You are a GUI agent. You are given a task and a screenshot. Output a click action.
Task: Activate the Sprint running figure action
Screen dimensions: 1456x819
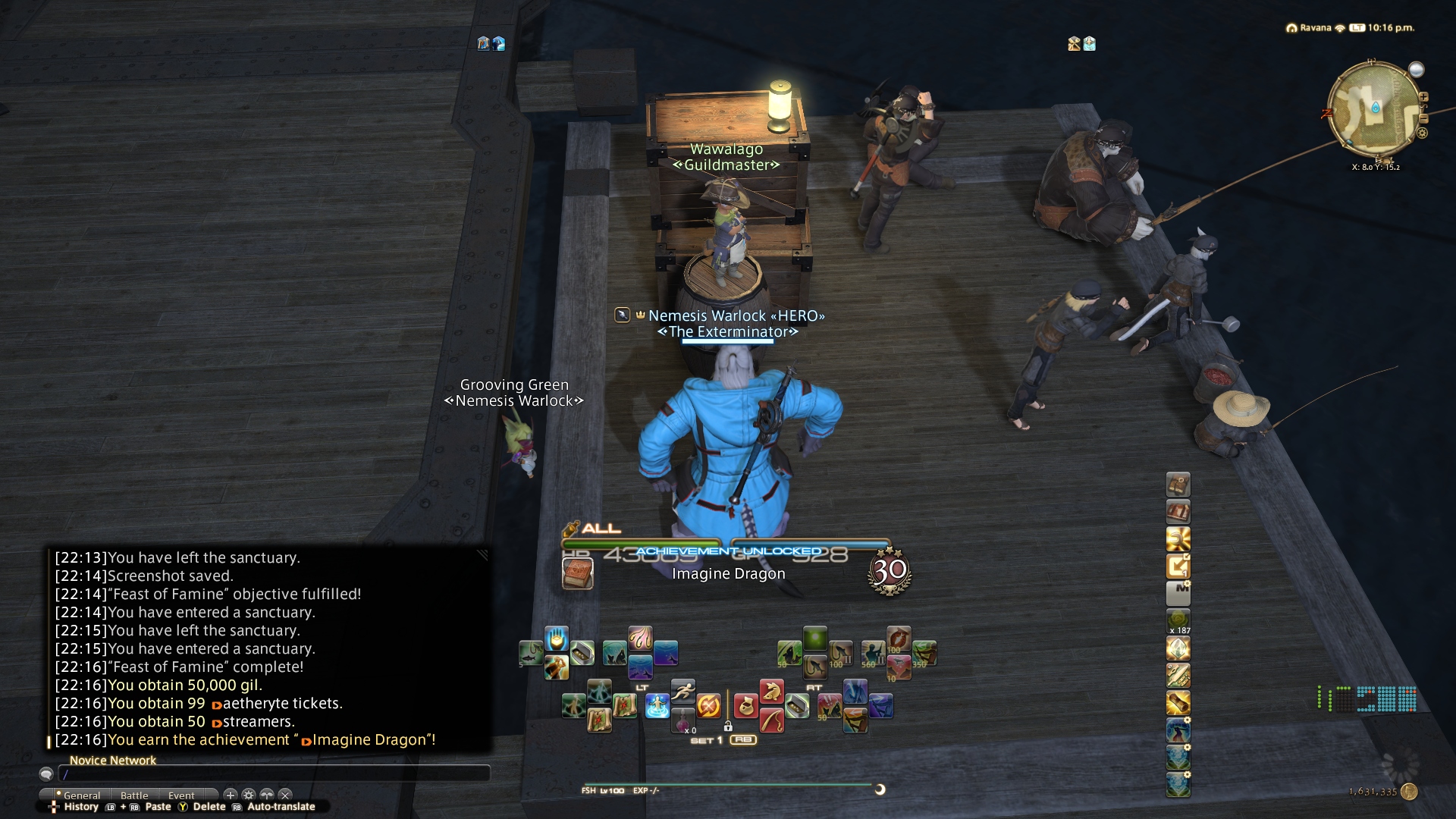tap(682, 690)
